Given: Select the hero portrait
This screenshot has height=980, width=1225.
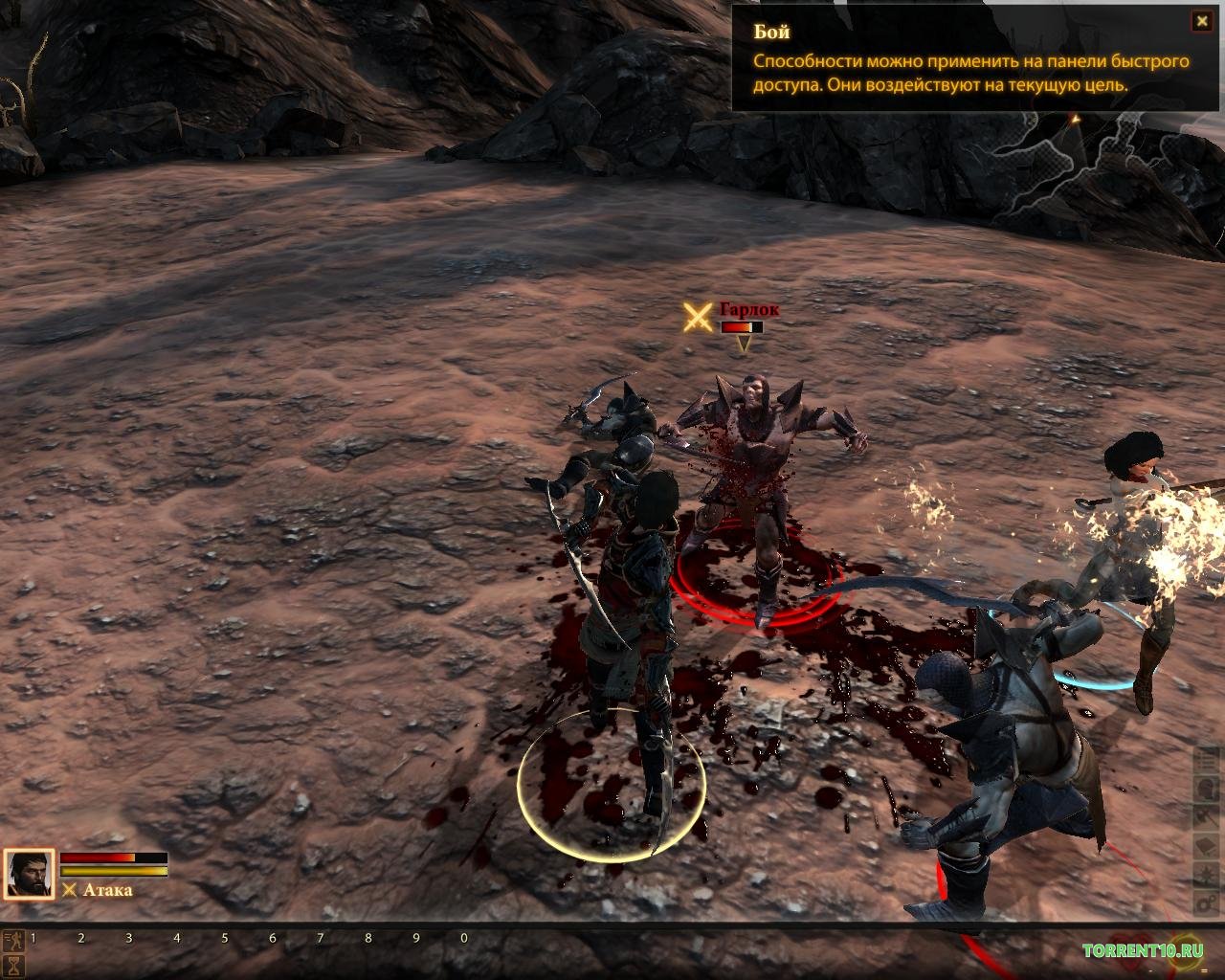Looking at the screenshot, I should [x=29, y=875].
